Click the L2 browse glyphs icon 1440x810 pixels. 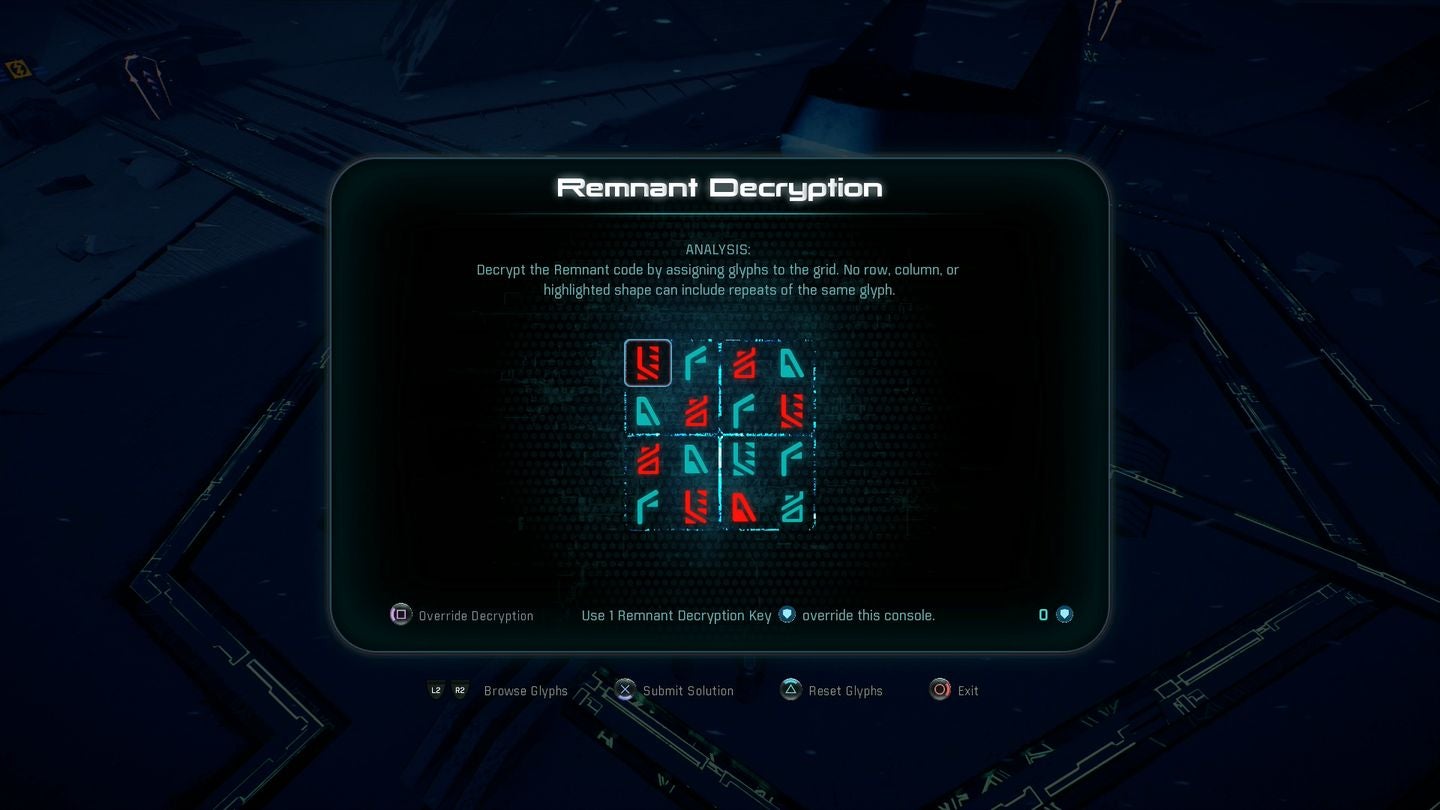tap(435, 690)
